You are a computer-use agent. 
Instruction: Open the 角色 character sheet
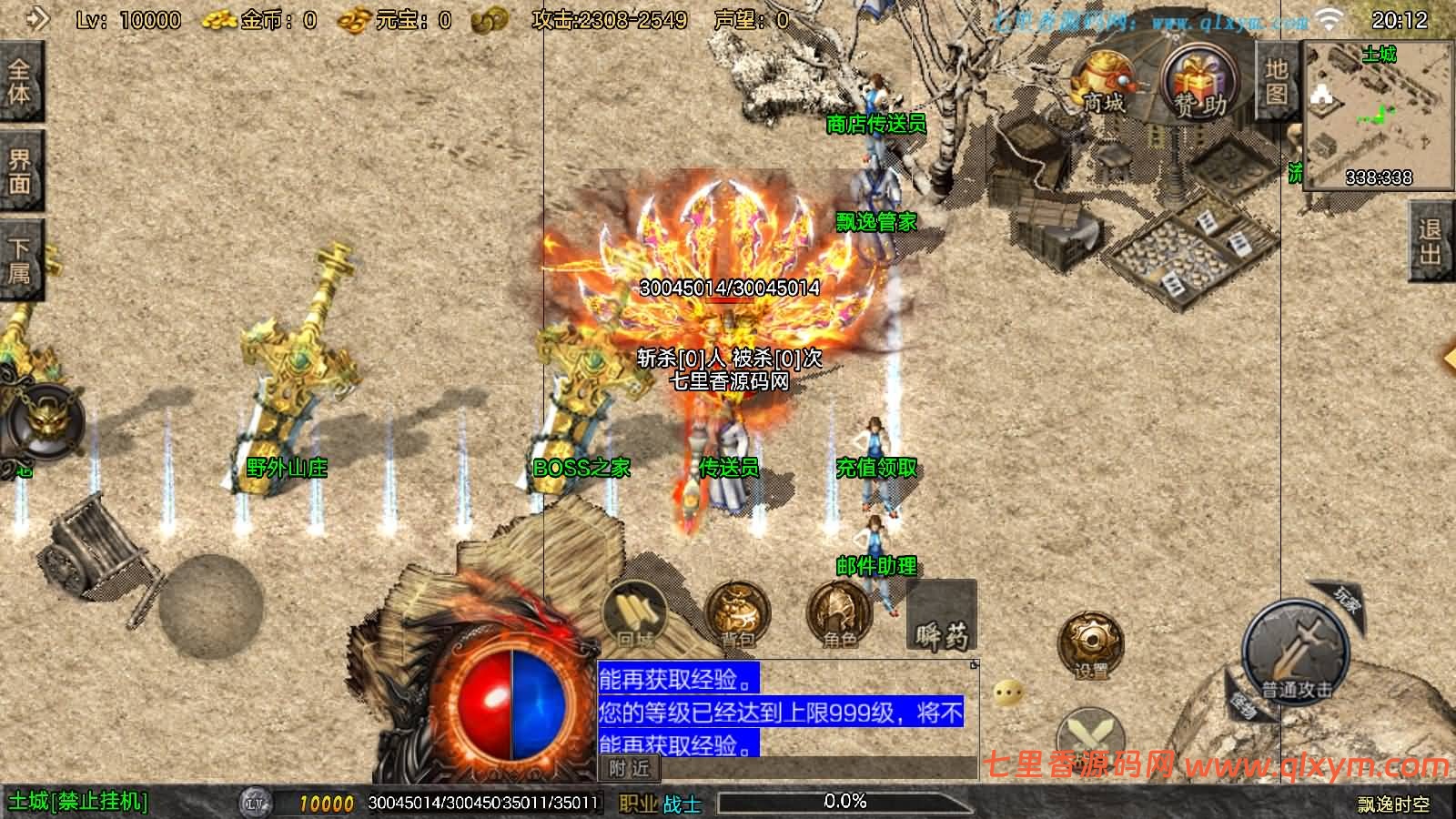(x=839, y=615)
